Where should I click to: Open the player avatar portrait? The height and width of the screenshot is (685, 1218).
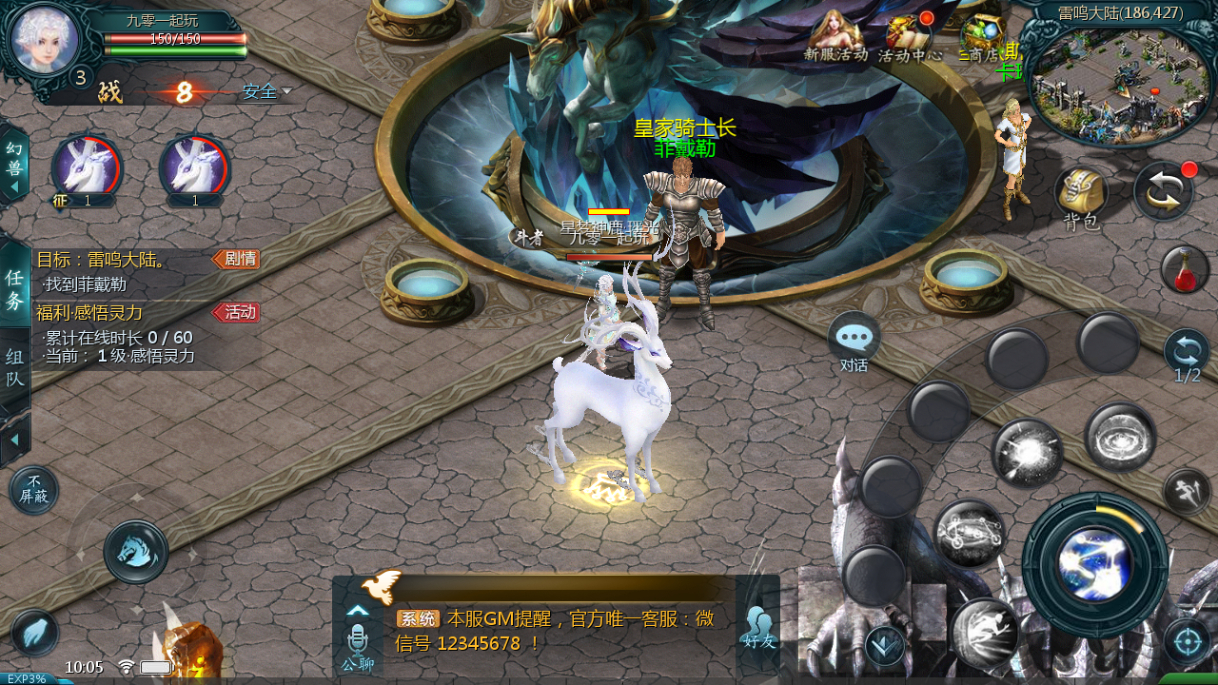pos(45,37)
